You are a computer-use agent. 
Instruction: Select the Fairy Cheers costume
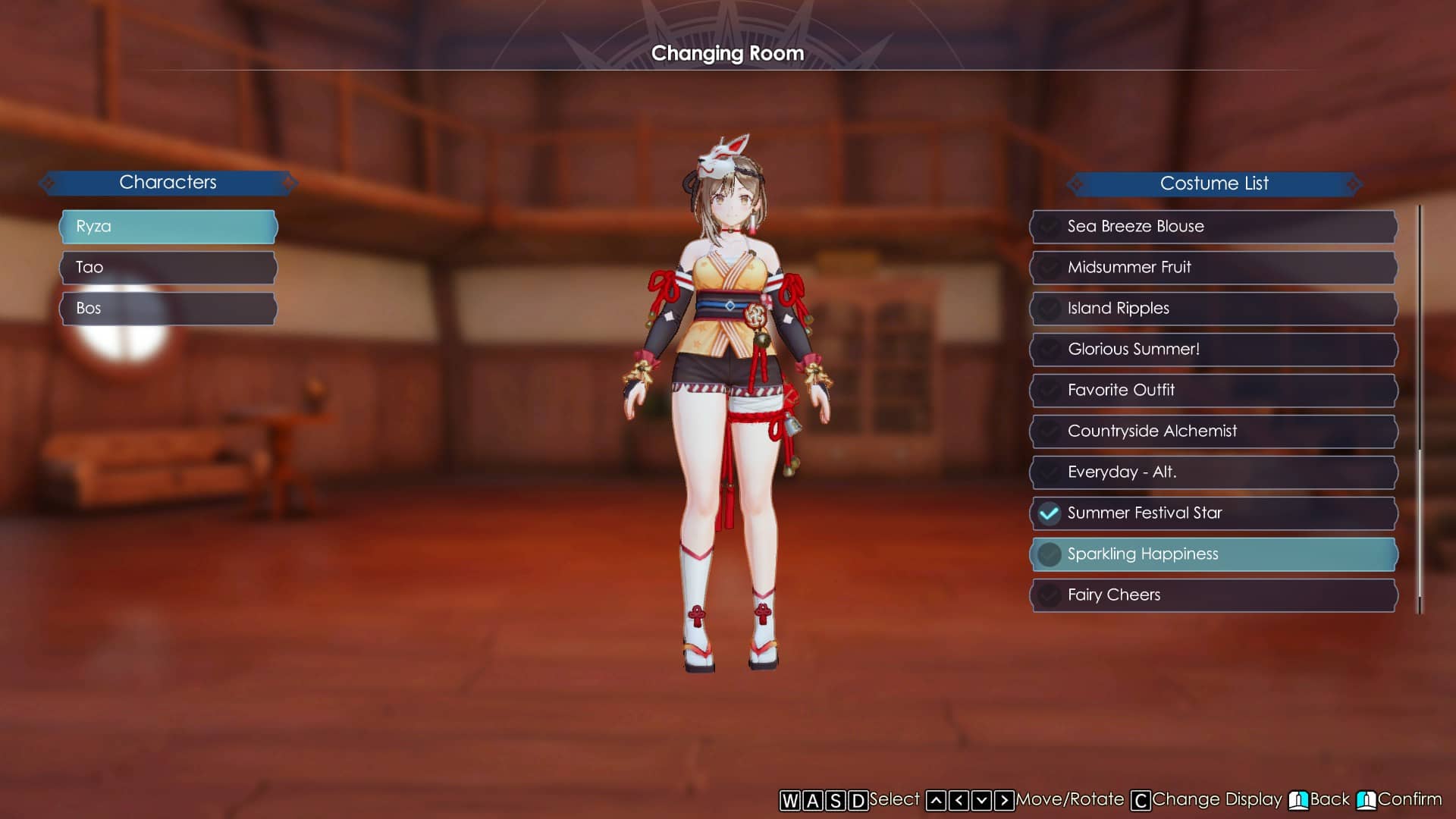click(1213, 595)
